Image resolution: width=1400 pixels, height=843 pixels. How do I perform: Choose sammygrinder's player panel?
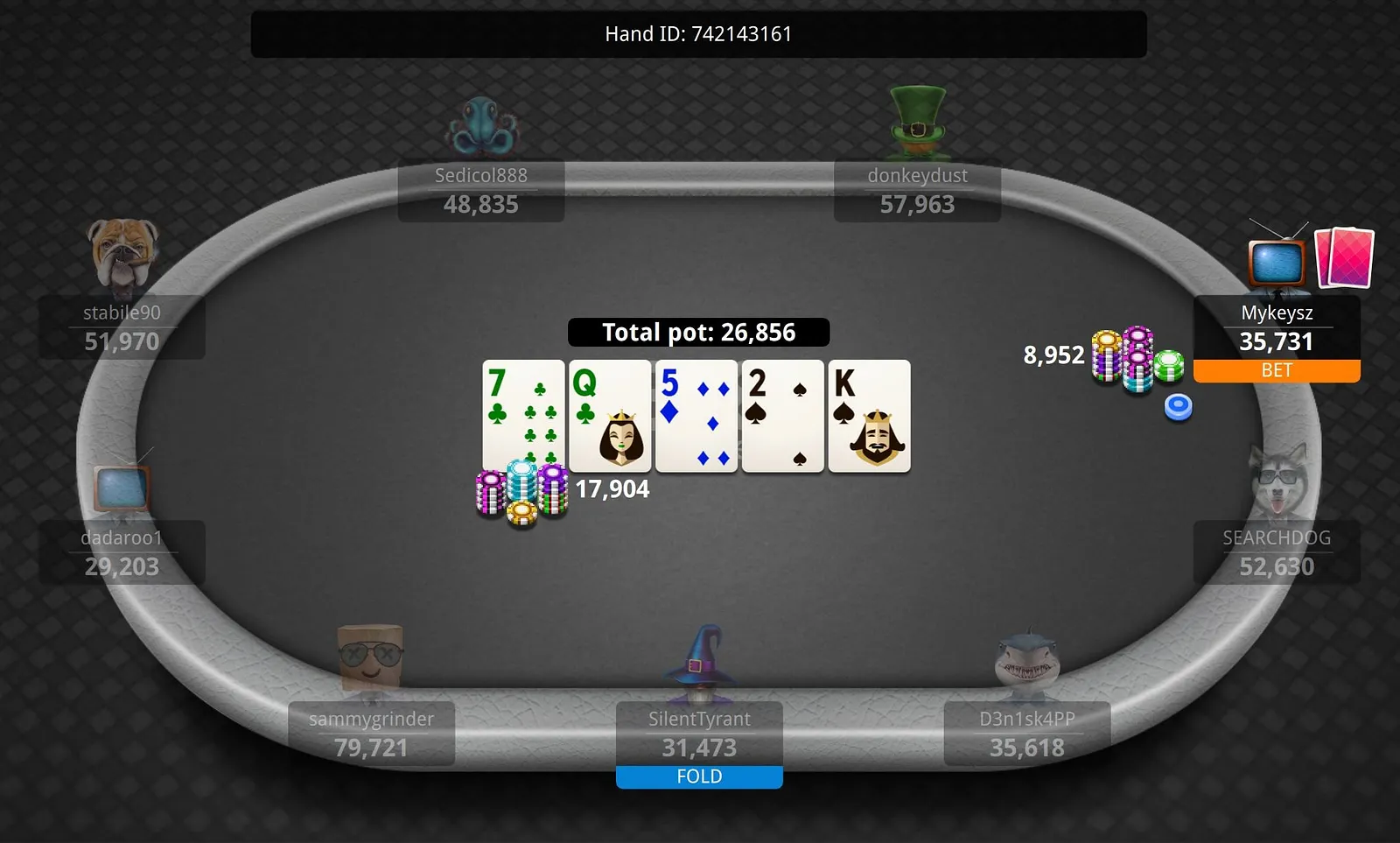coord(371,734)
